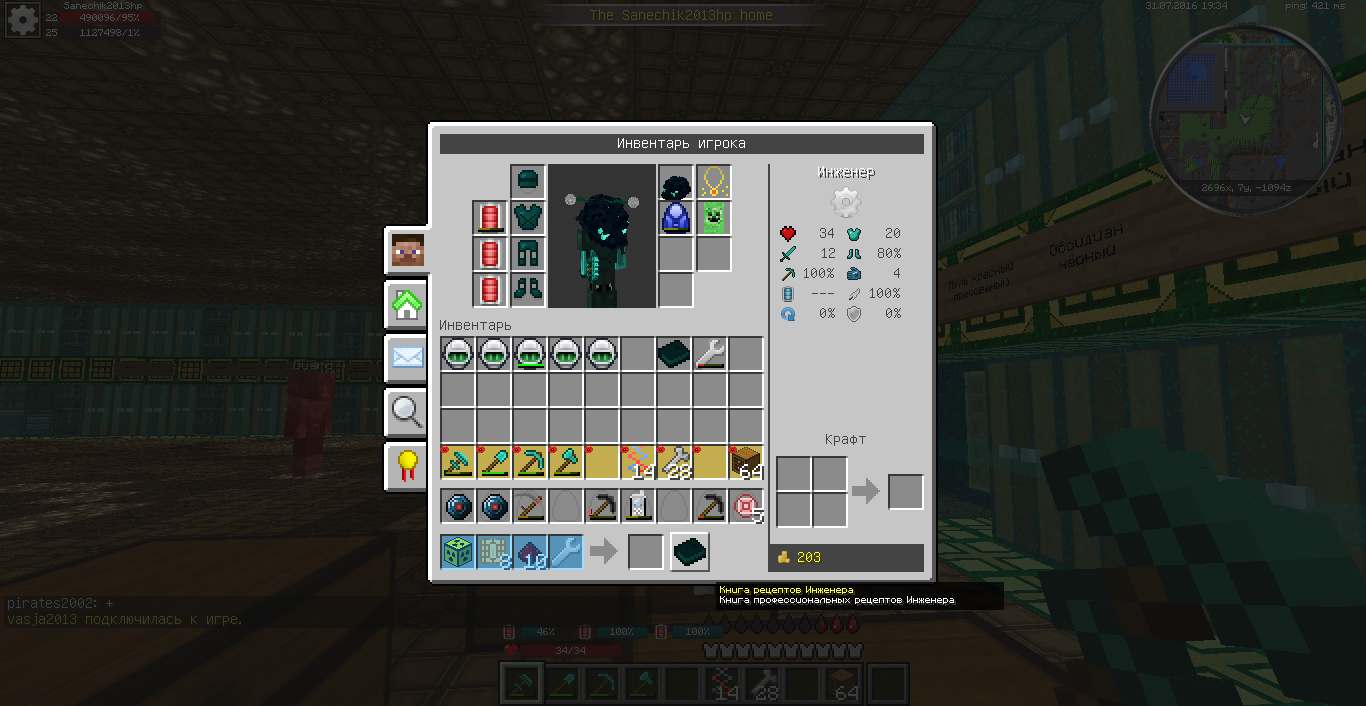This screenshot has height=706, width=1366.
Task: Open the mail envelope tab
Action: (407, 358)
